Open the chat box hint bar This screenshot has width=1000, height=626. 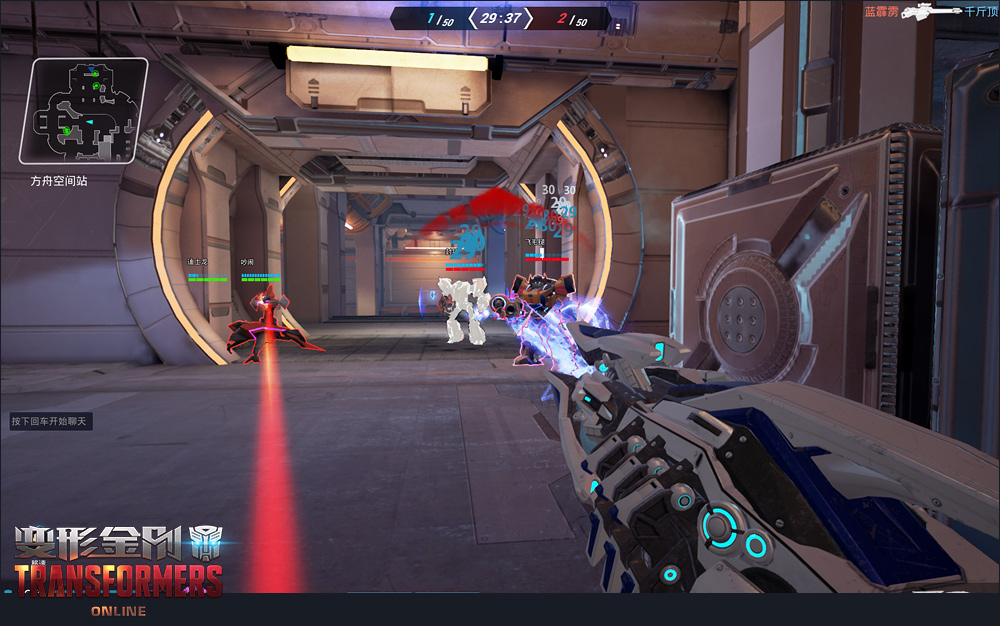(51, 422)
